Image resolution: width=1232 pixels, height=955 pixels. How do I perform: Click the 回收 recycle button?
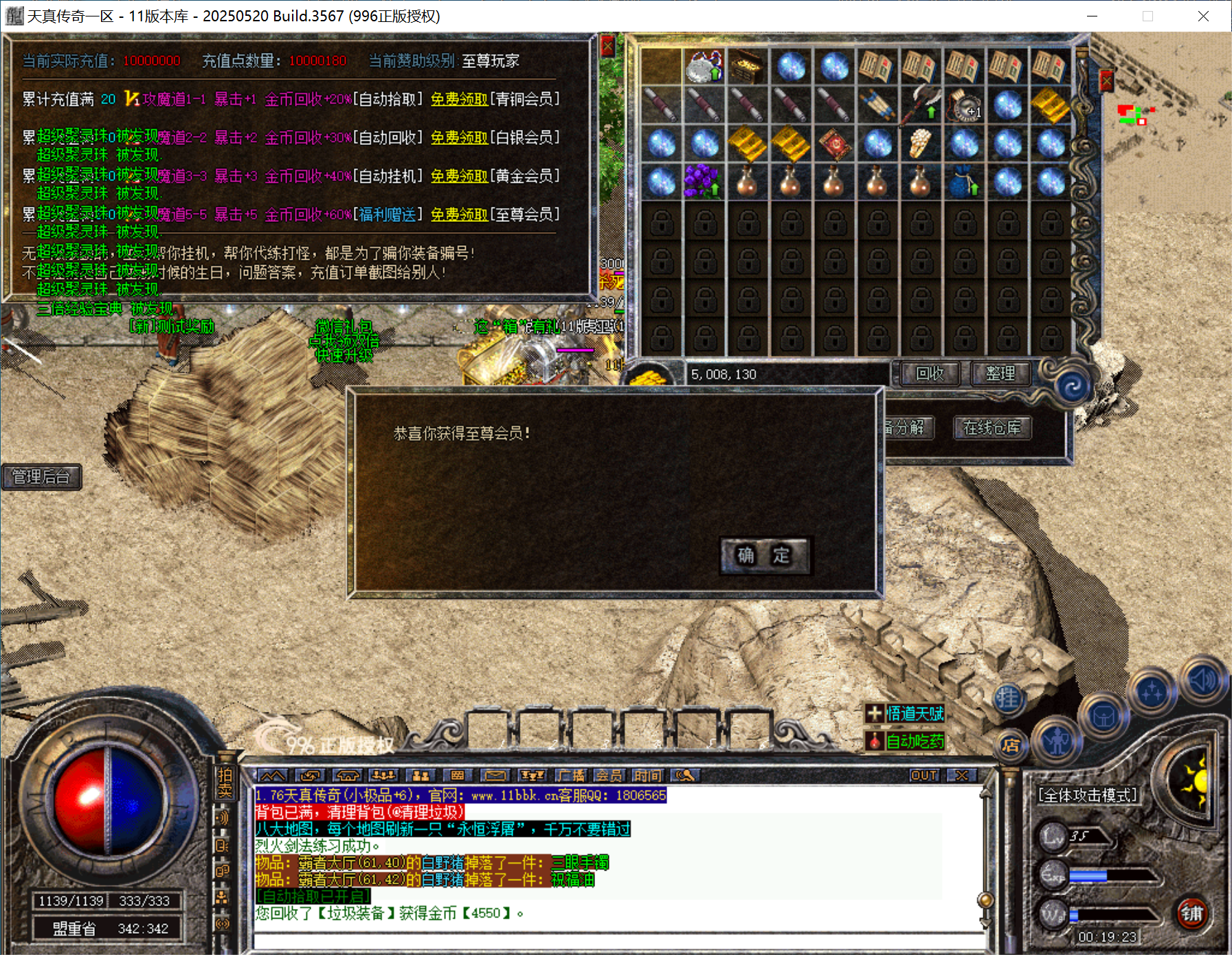pyautogui.click(x=930, y=374)
